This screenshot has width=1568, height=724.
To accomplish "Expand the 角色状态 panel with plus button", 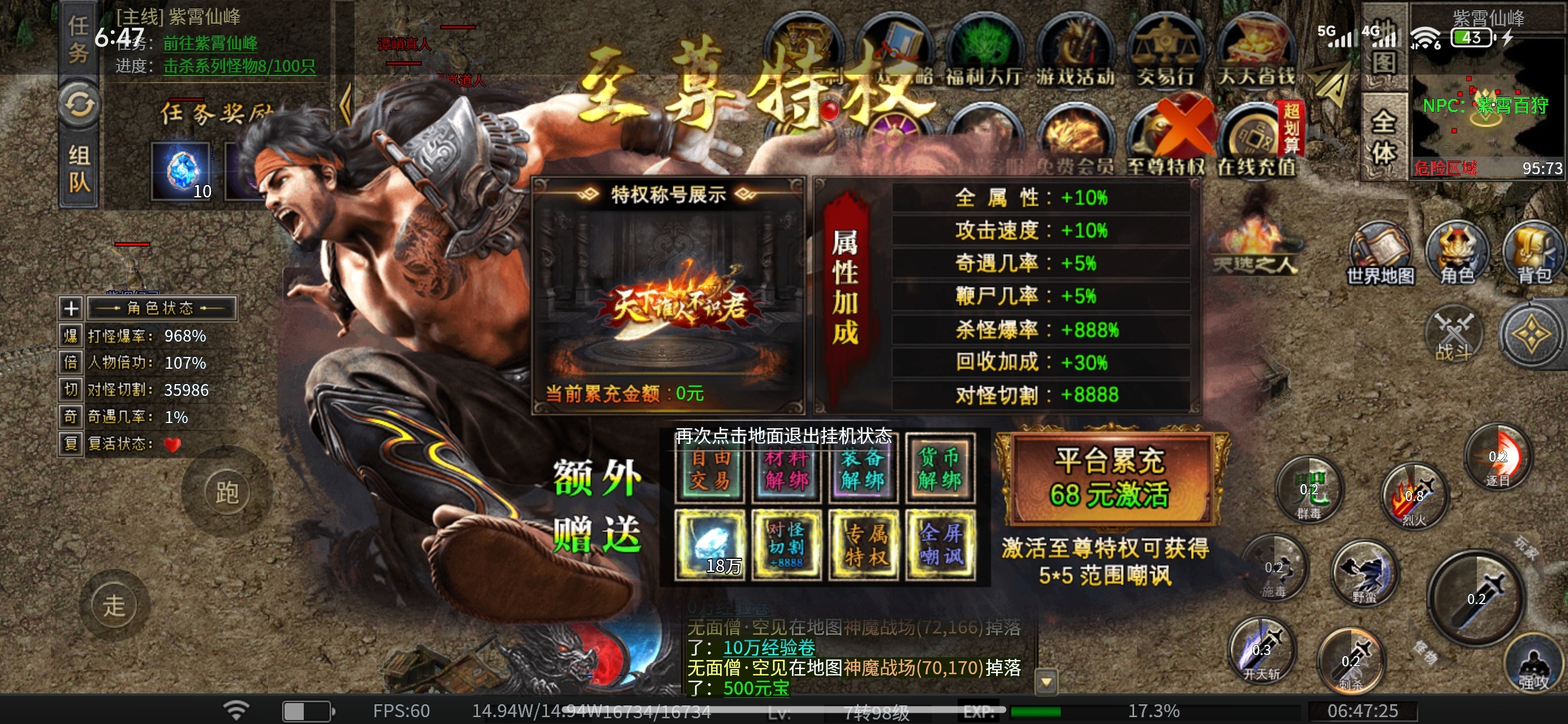I will tap(71, 308).
